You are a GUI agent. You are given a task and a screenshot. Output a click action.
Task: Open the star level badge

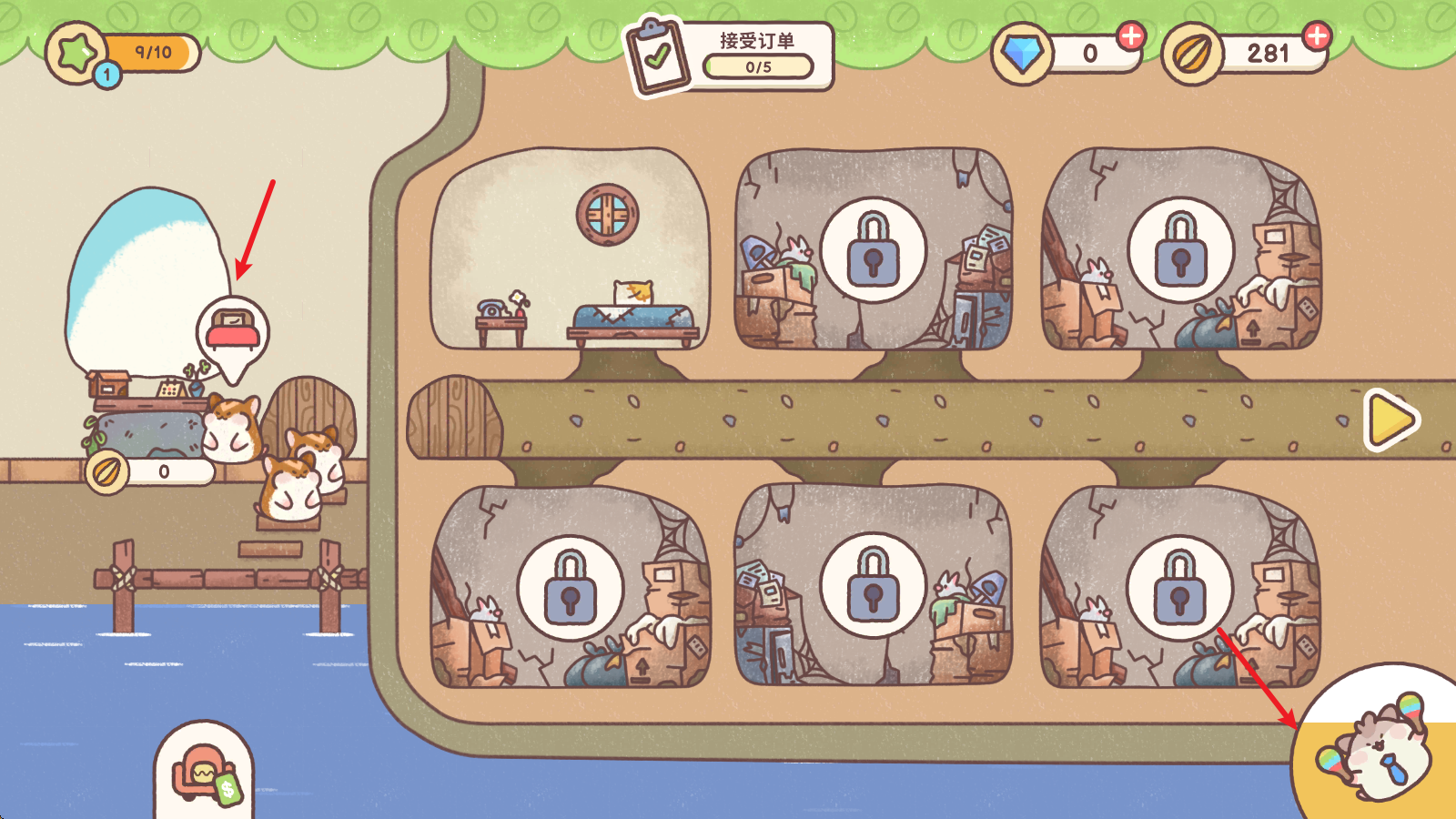tap(78, 55)
